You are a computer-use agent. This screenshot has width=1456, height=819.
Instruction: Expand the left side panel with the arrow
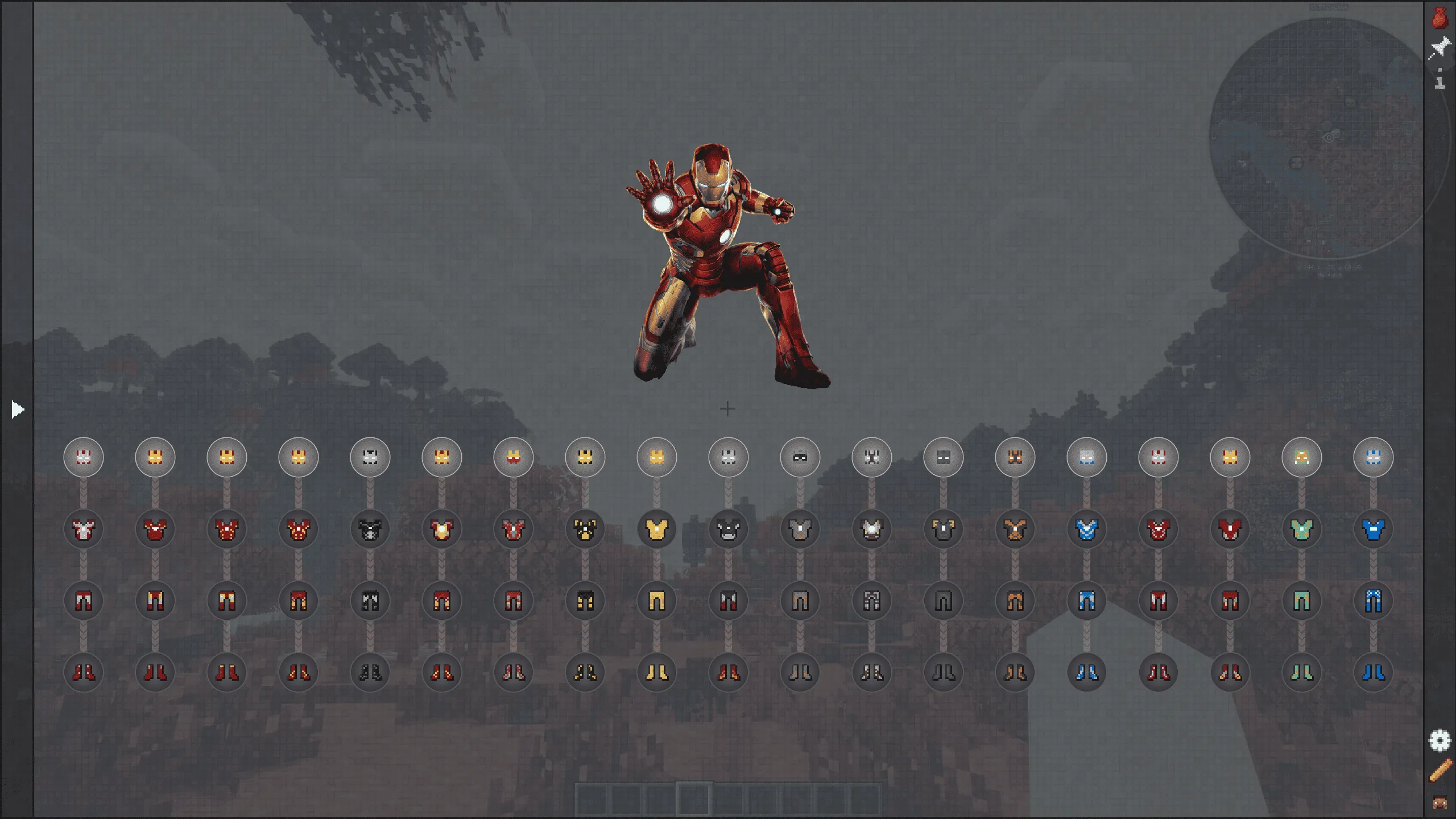[x=17, y=408]
